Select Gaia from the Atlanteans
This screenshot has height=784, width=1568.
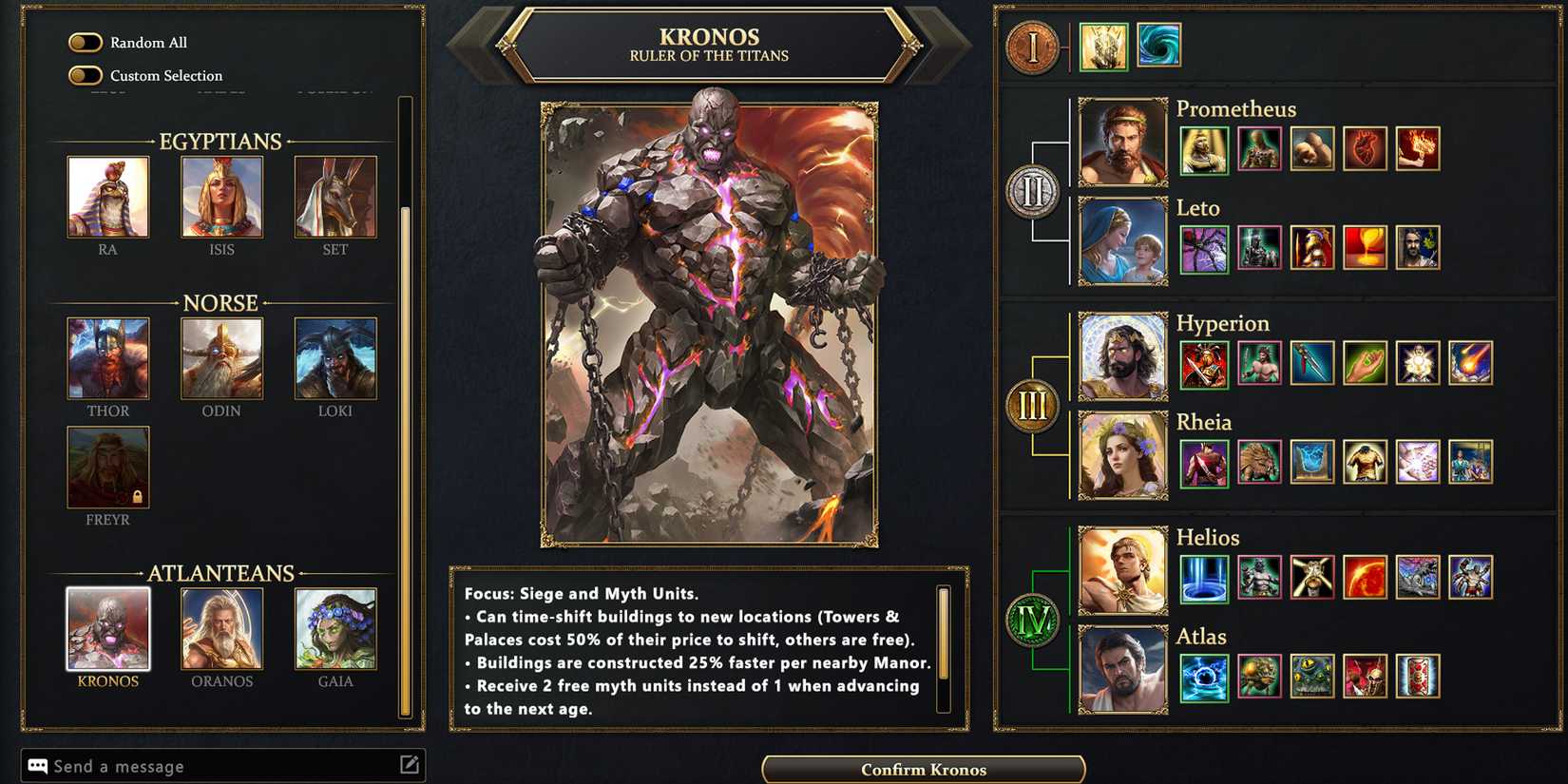(x=335, y=630)
